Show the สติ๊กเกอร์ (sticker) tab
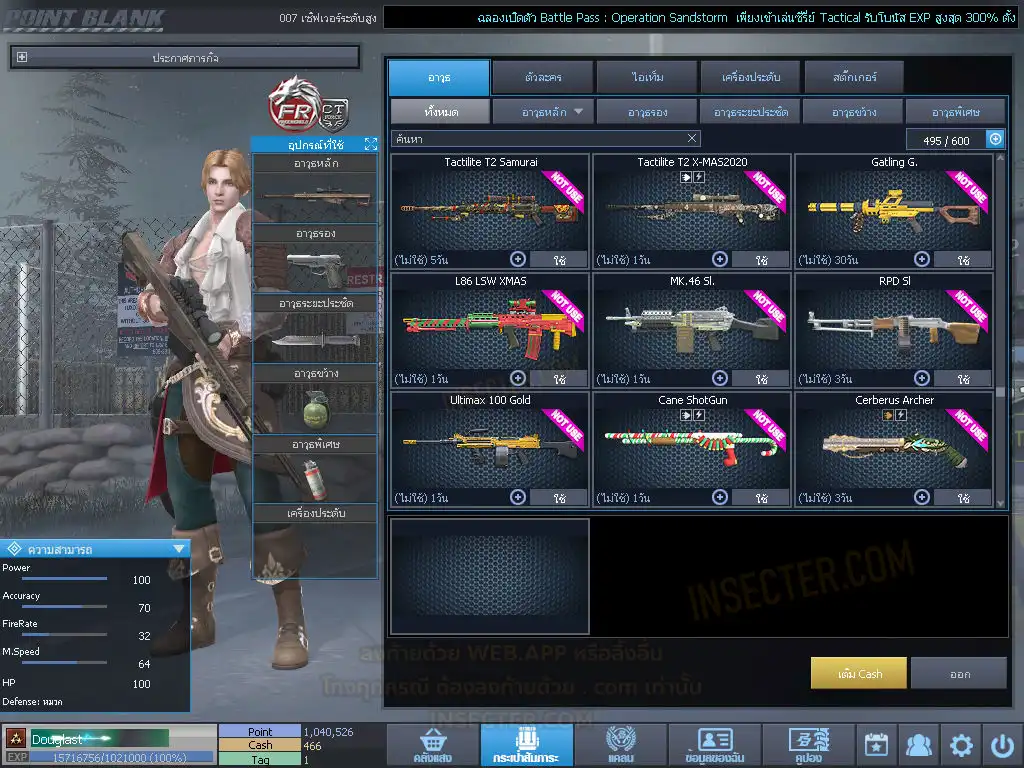Image resolution: width=1024 pixels, height=768 pixels. tap(854, 77)
